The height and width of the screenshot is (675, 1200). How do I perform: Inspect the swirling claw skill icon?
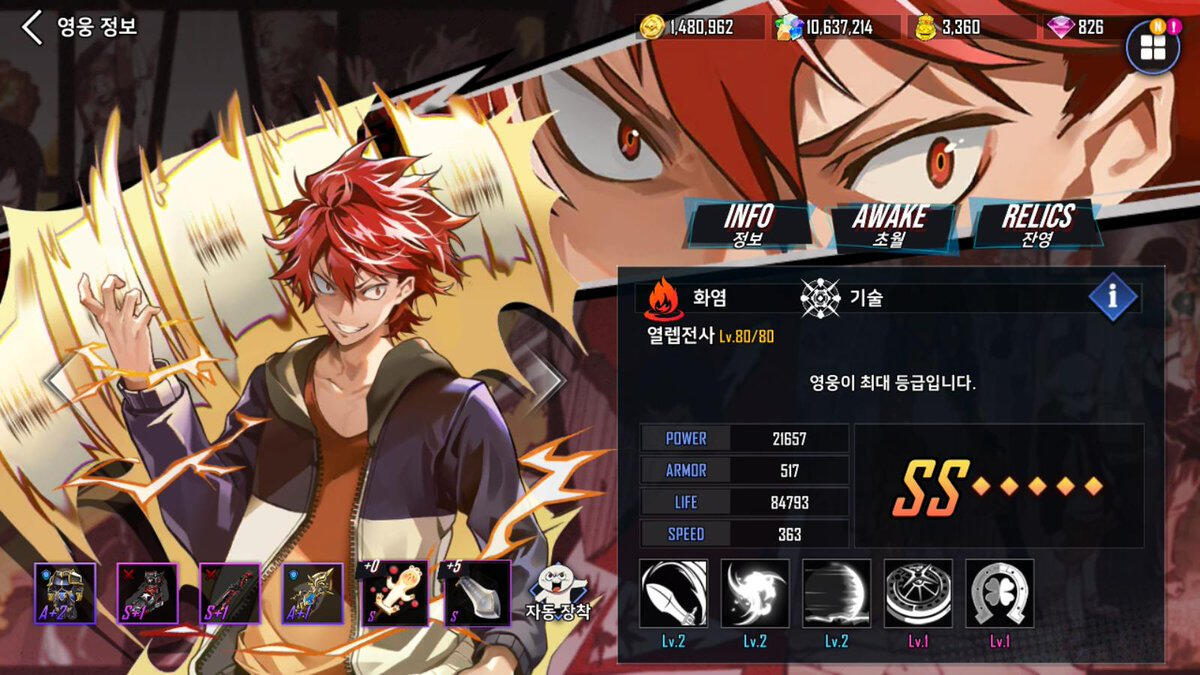coord(755,593)
